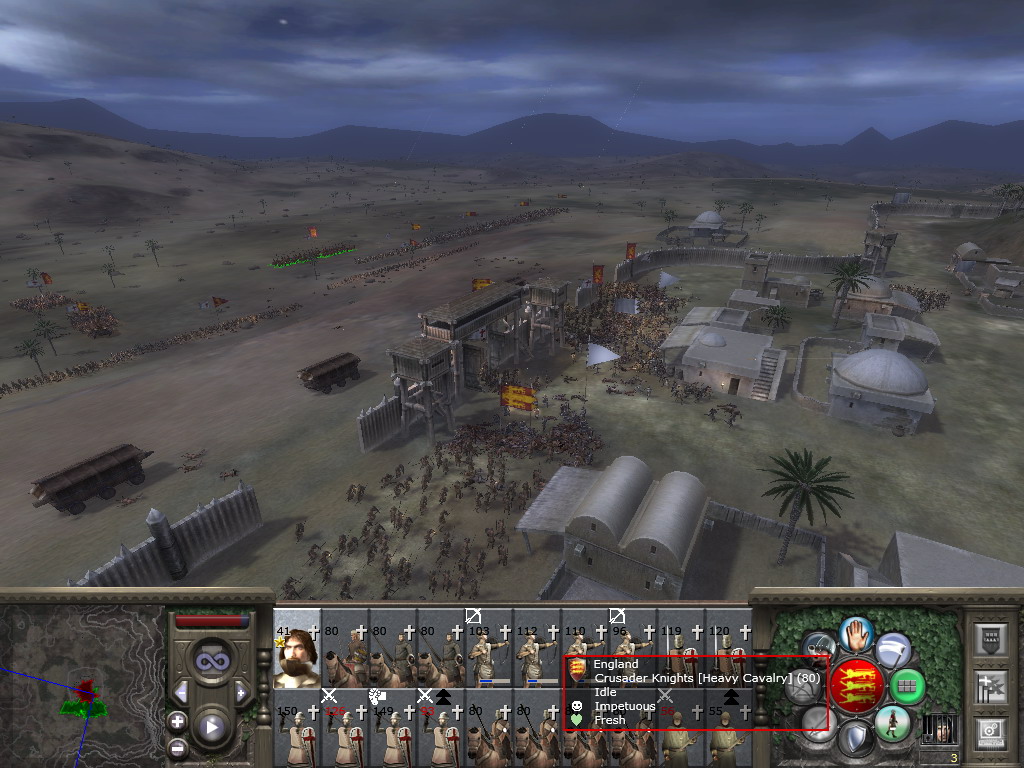Screen dimensions: 1024x768
Task: Choose the infantry card with red 126
Action: tap(345, 730)
